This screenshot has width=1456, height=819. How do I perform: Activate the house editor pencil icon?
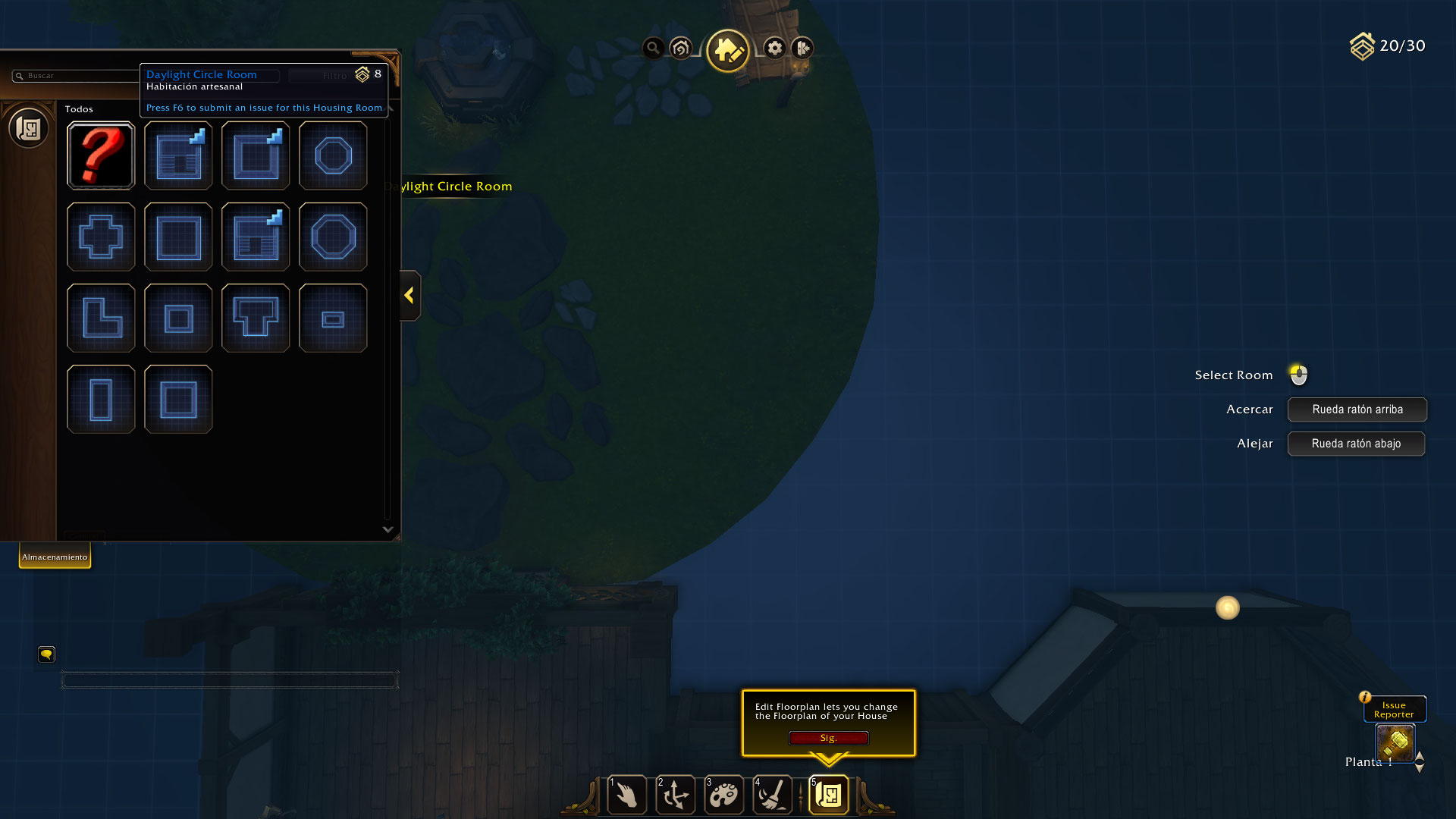[727, 50]
